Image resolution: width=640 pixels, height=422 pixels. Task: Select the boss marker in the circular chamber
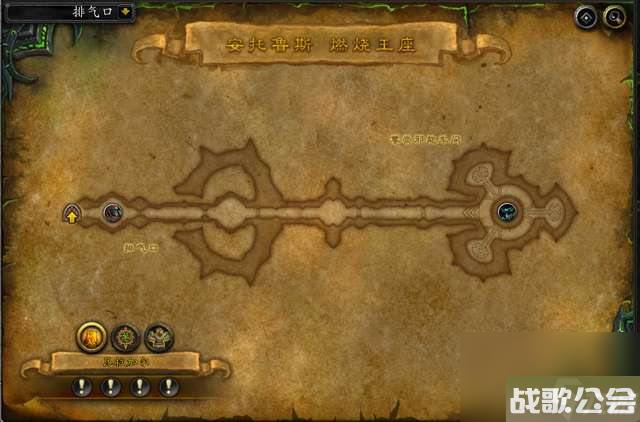[x=508, y=211]
